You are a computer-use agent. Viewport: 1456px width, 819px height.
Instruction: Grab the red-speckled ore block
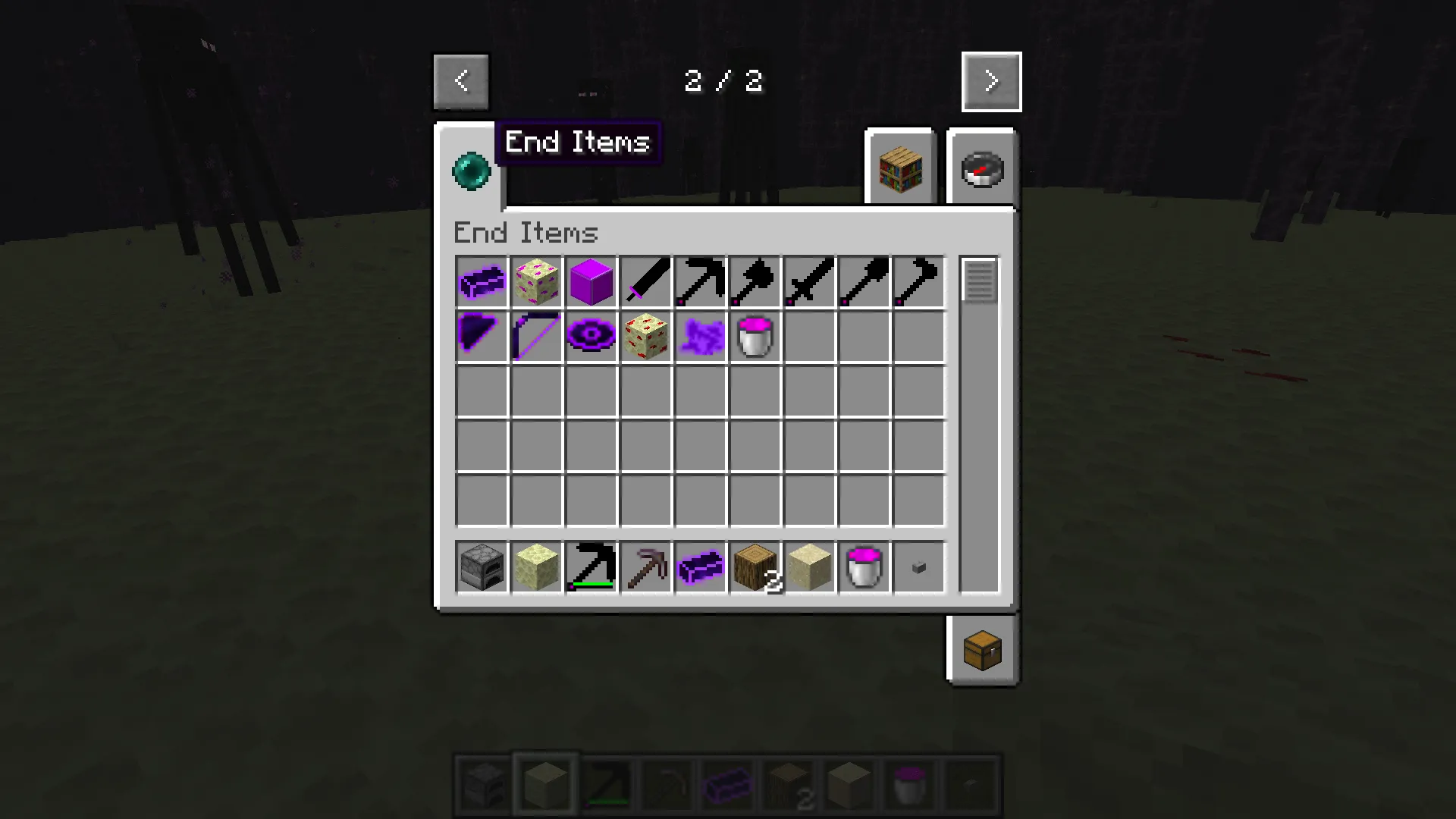pyautogui.click(x=645, y=337)
